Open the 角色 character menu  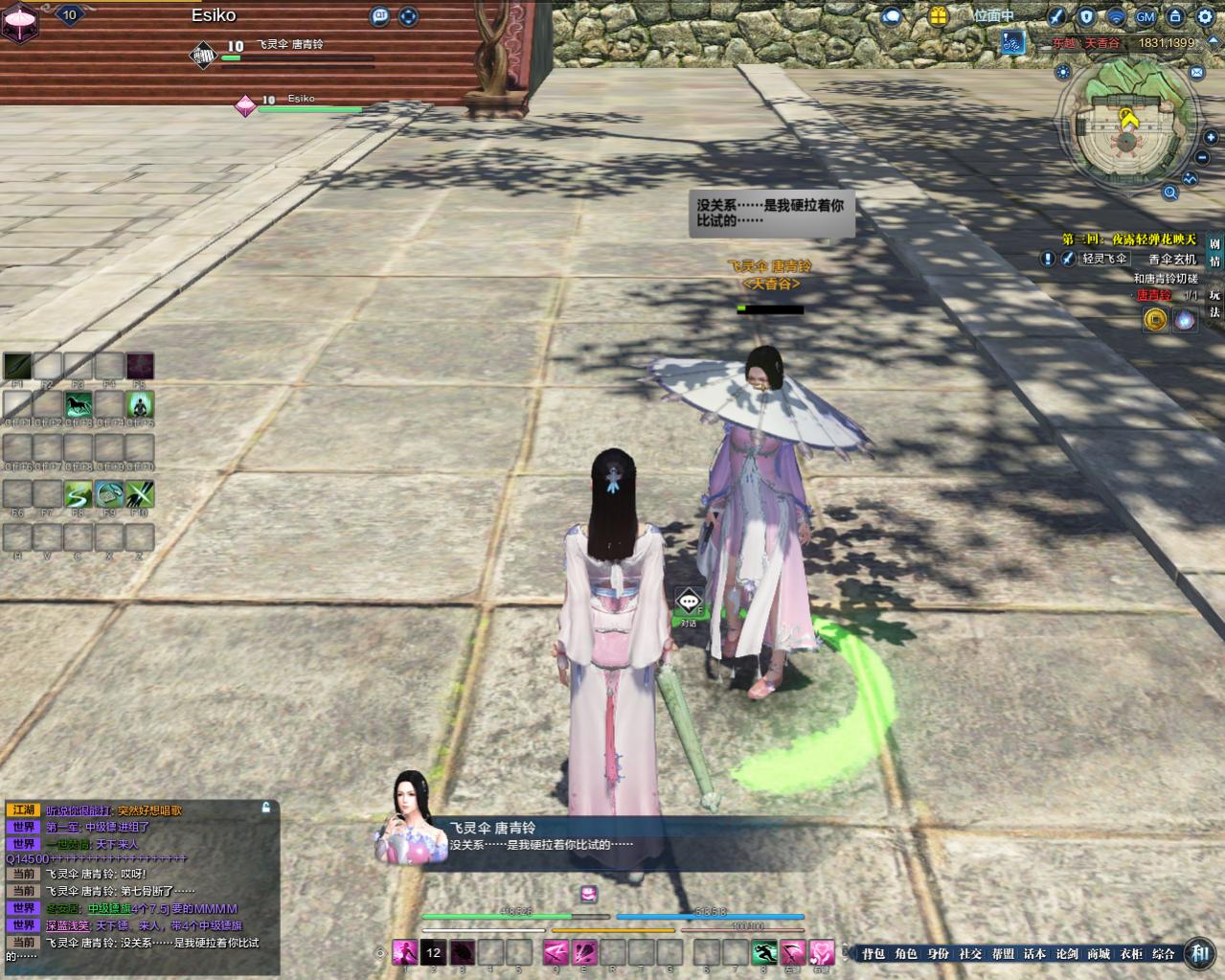pos(905,953)
